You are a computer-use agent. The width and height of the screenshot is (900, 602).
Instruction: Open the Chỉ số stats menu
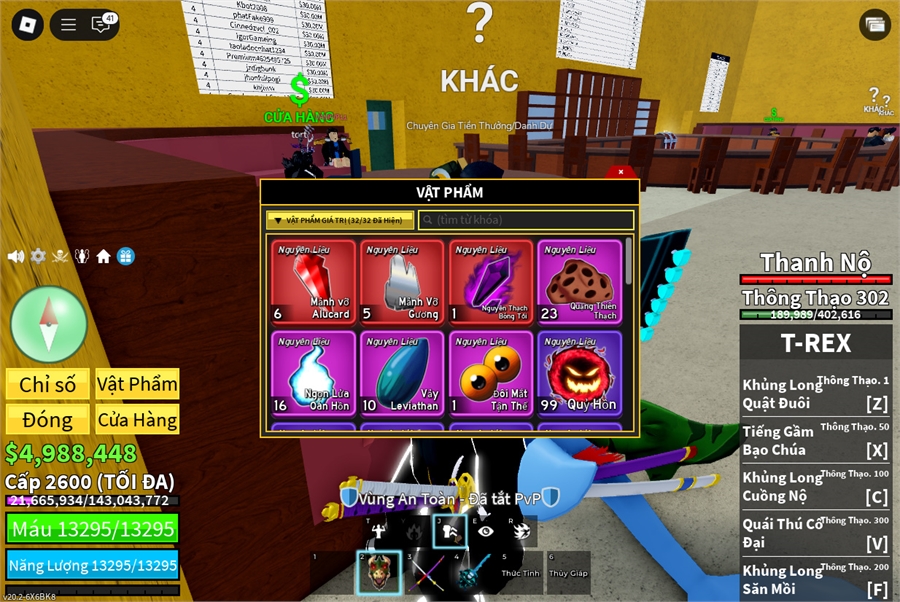[48, 384]
